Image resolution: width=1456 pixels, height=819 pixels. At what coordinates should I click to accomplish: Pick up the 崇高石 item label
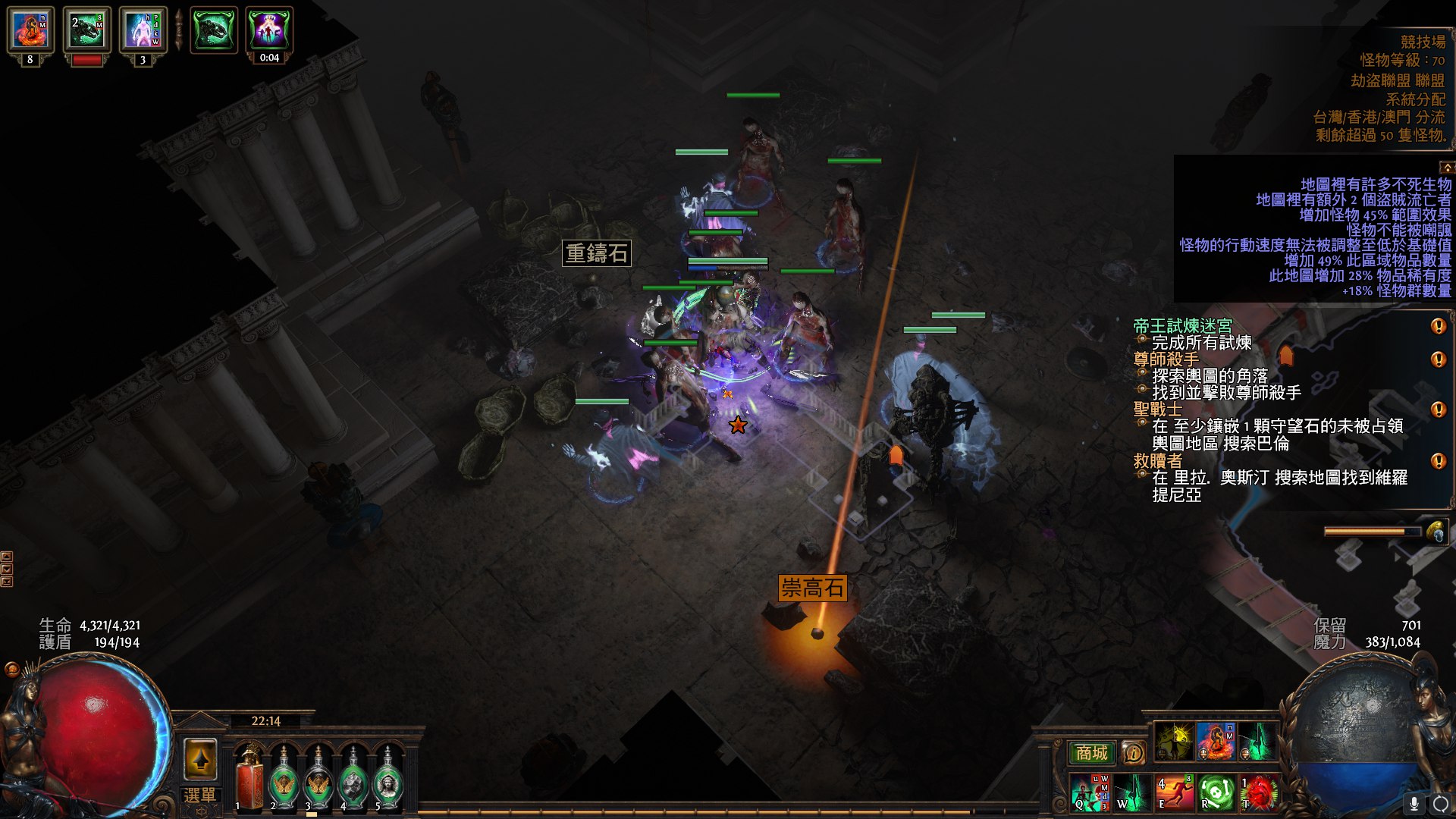point(812,588)
